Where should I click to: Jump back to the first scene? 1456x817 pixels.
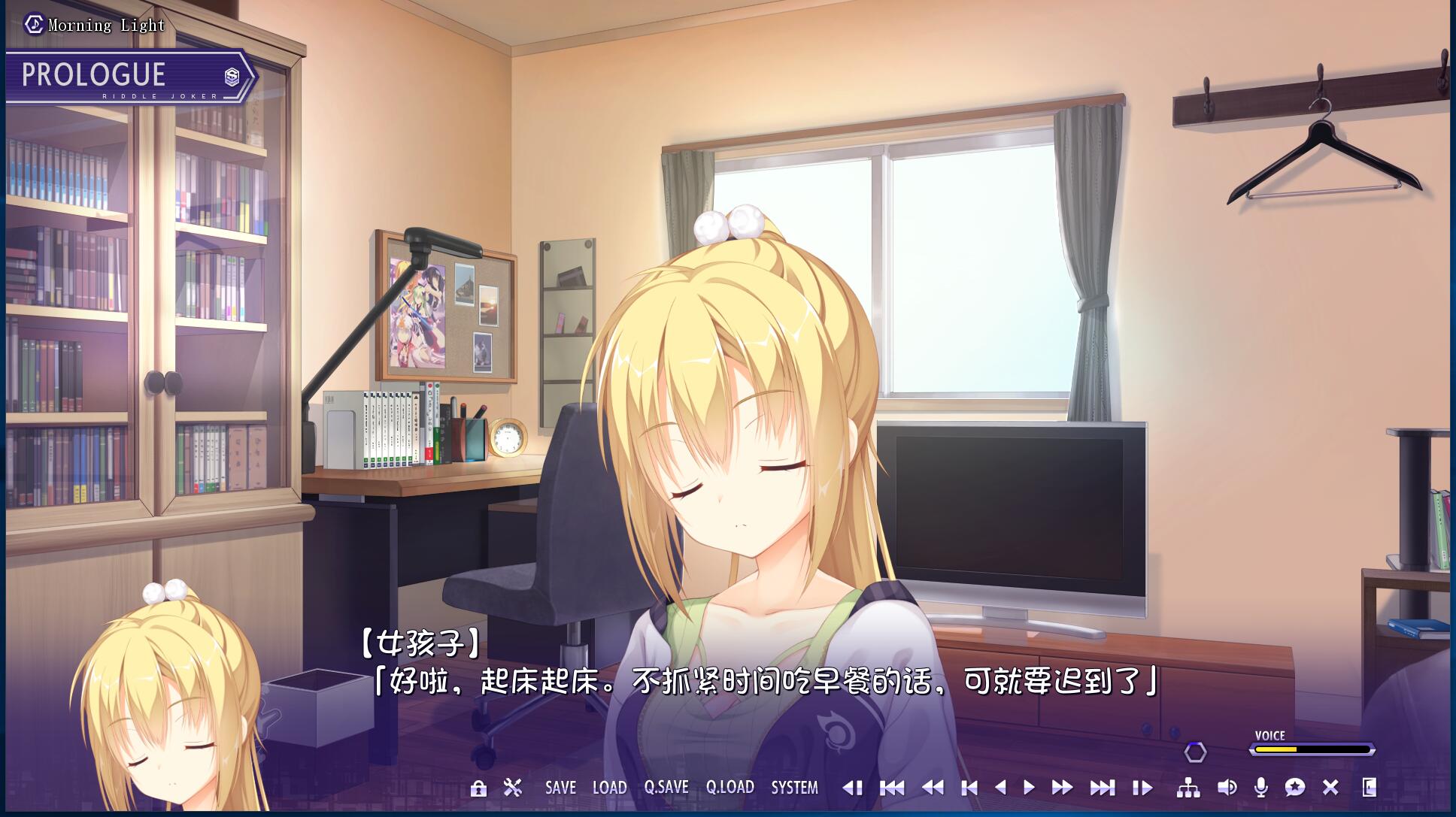point(893,788)
